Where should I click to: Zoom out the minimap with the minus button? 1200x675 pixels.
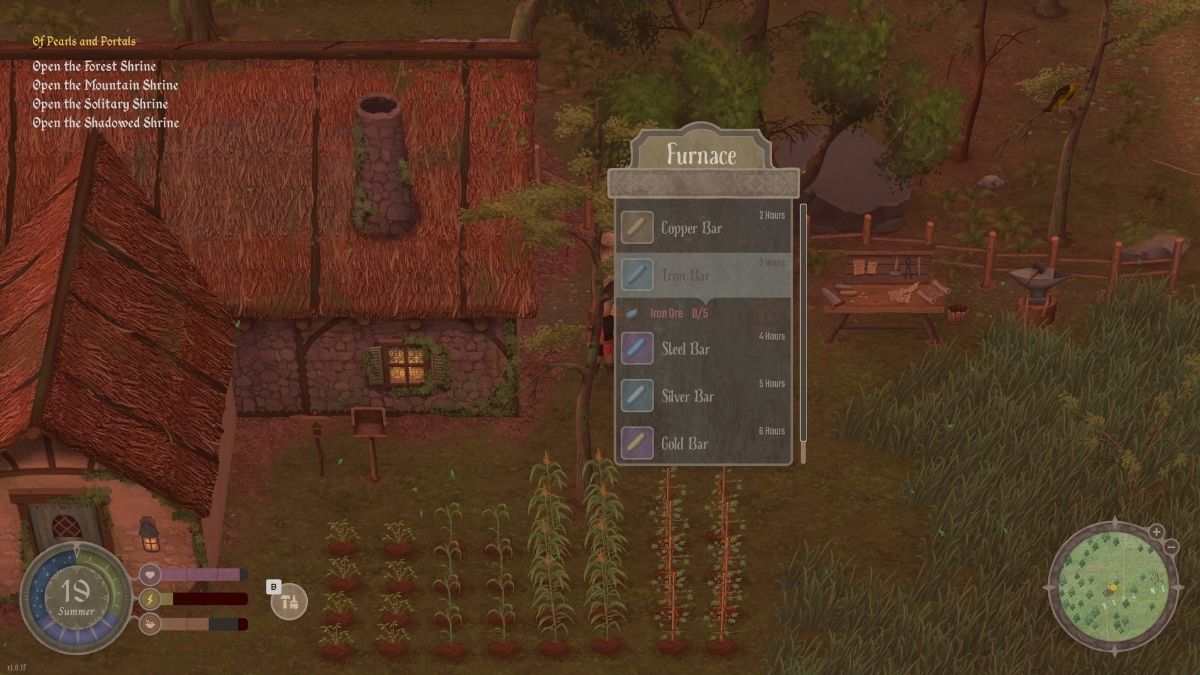pyautogui.click(x=1172, y=547)
